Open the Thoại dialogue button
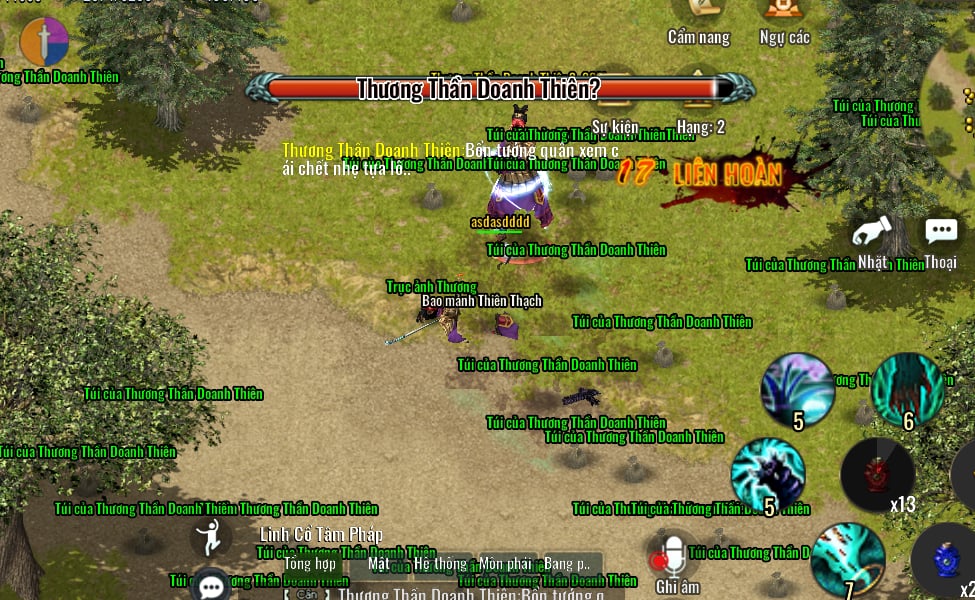The height and width of the screenshot is (600, 975). pos(940,236)
